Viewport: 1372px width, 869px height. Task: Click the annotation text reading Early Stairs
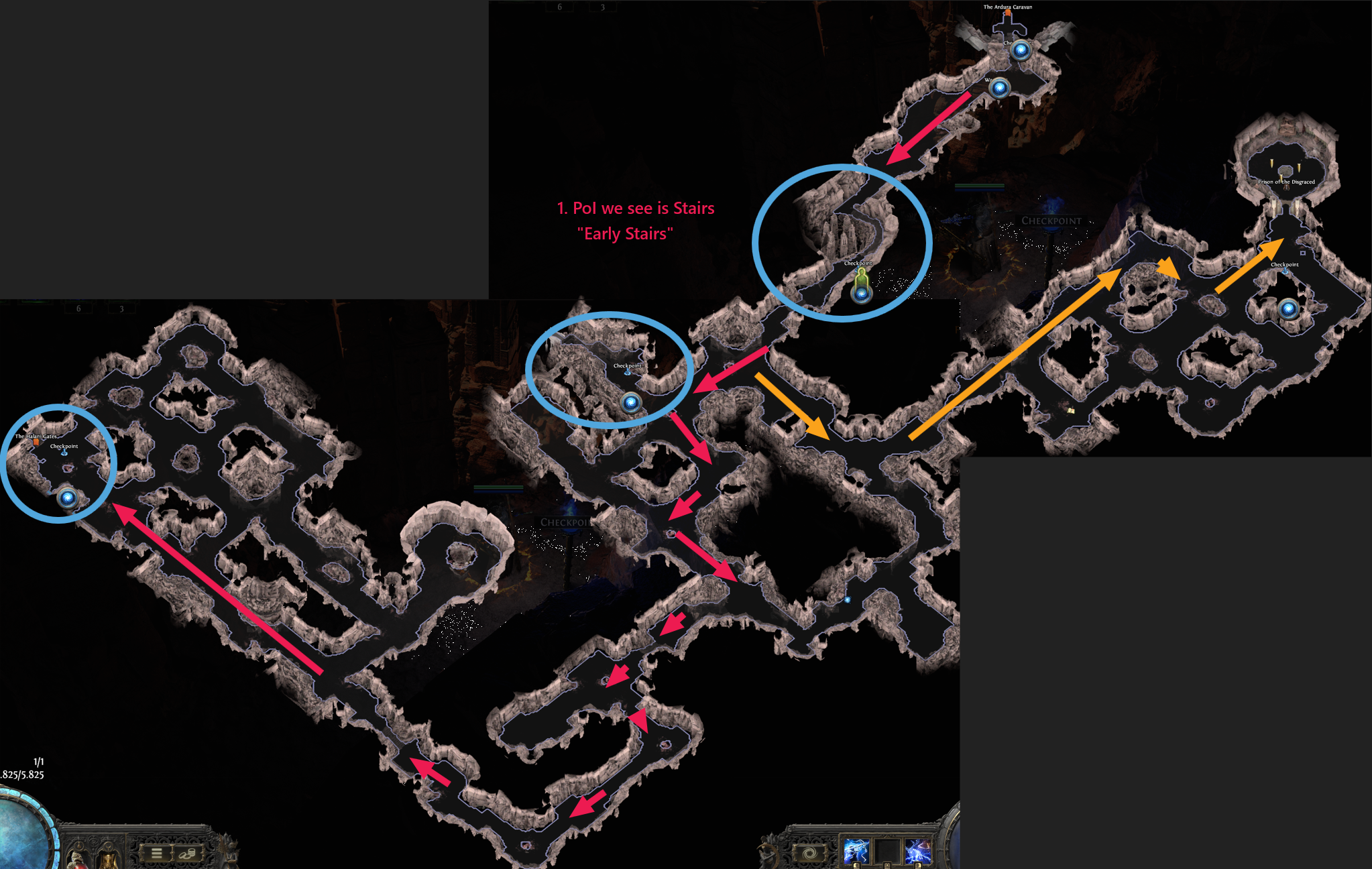625,234
